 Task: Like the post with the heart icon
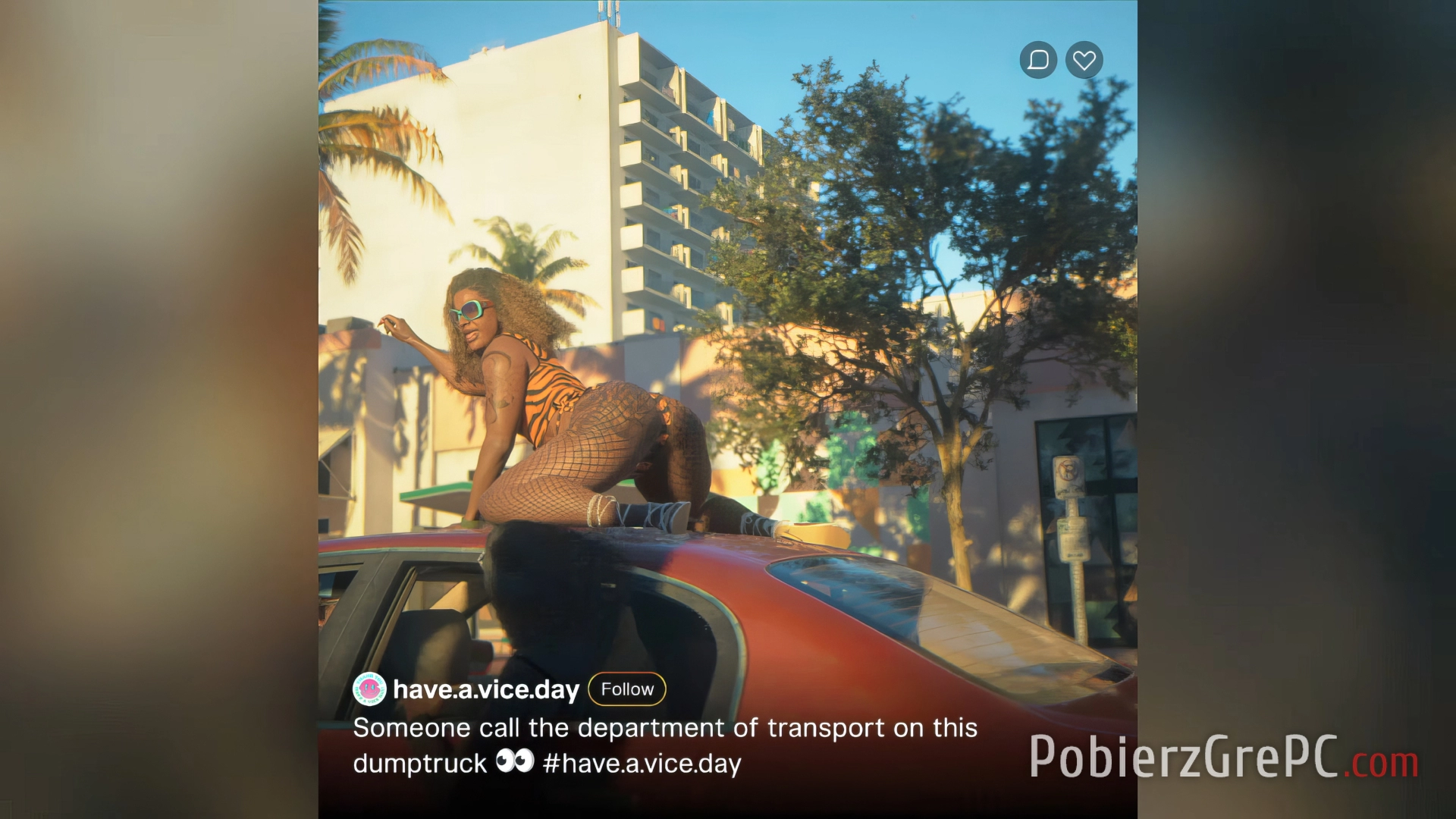point(1084,60)
